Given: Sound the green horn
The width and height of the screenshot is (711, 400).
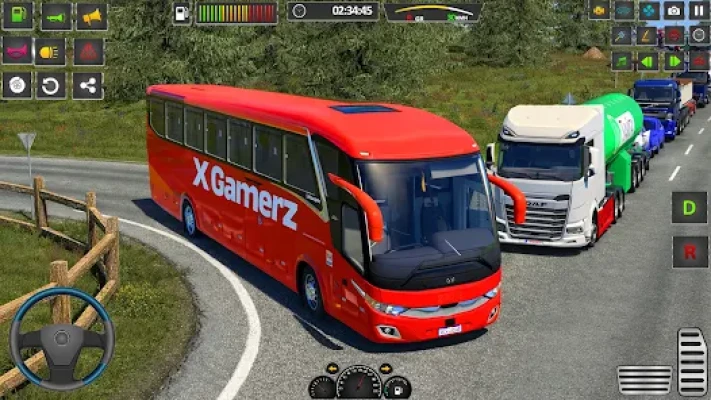Looking at the screenshot, I should tap(55, 15).
